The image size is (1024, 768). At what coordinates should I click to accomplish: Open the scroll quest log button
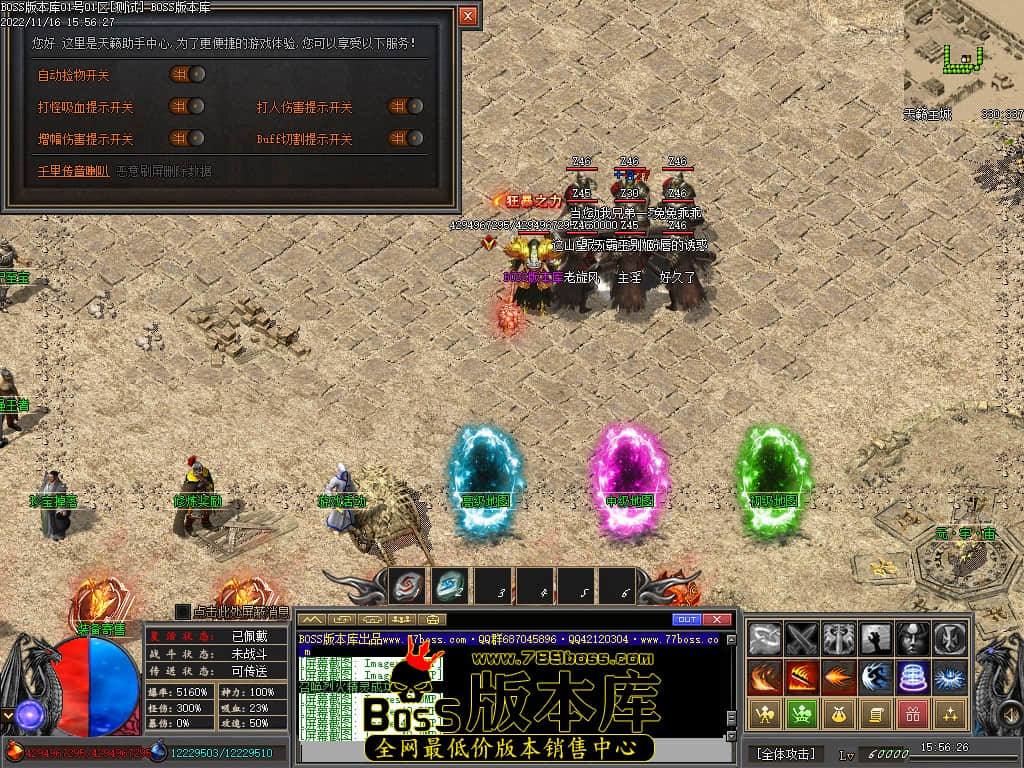point(876,714)
